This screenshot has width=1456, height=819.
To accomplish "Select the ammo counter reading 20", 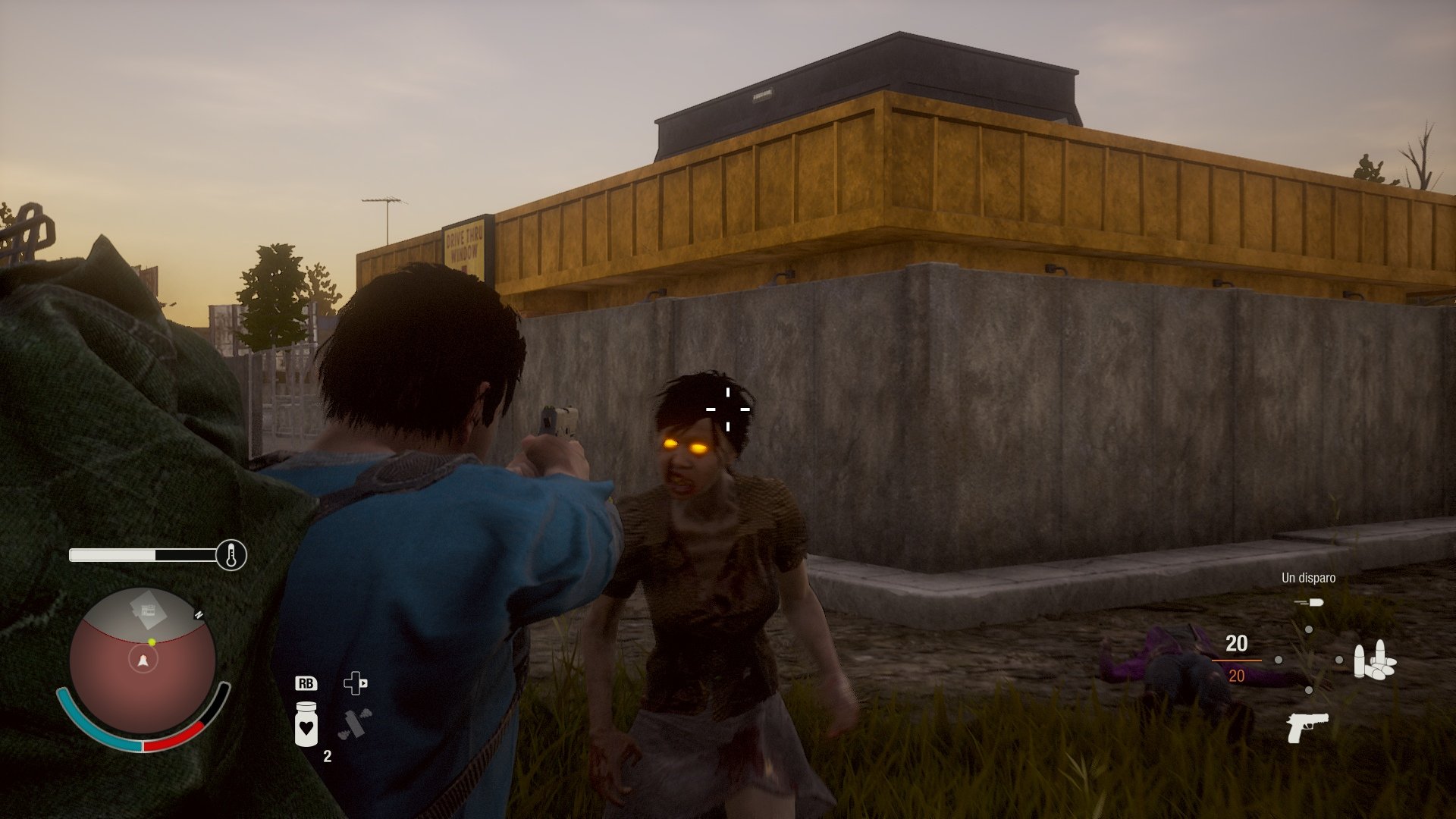I will 1237,645.
